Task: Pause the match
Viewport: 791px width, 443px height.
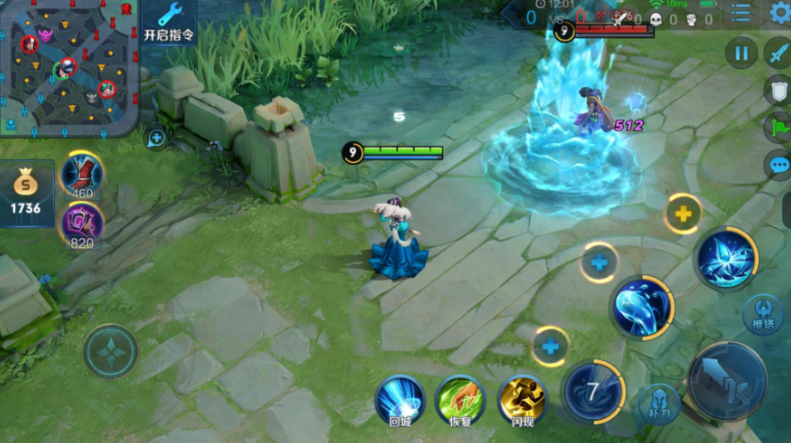Action: coord(741,52)
